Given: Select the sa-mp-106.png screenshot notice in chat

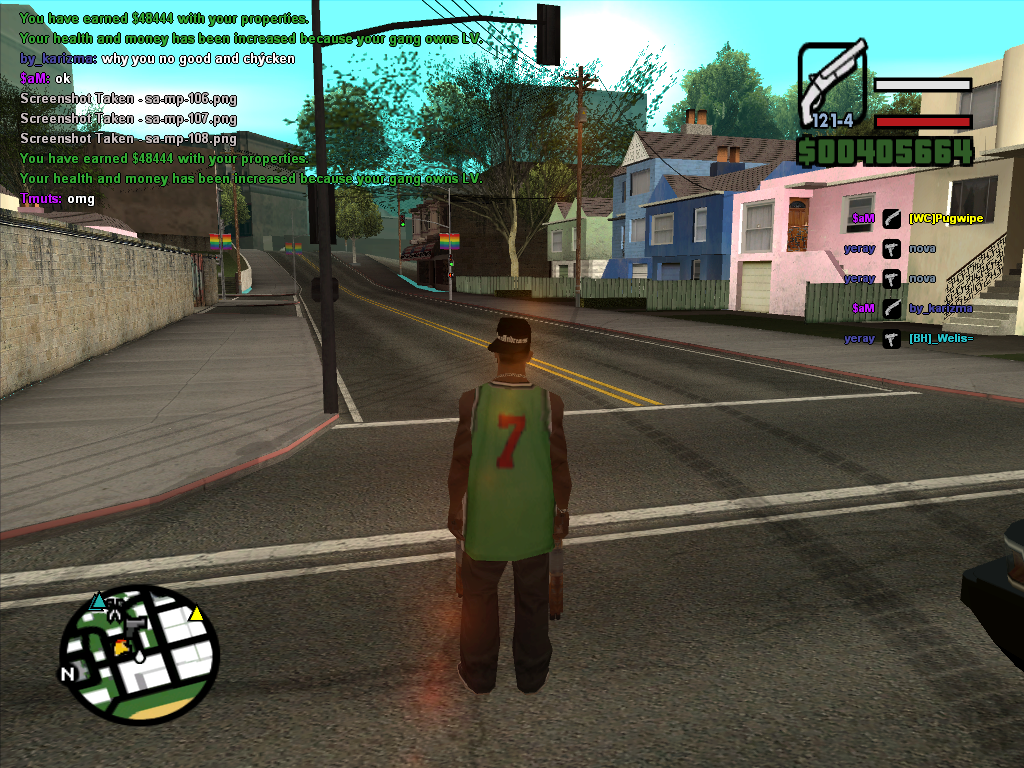Looking at the screenshot, I should pos(128,98).
